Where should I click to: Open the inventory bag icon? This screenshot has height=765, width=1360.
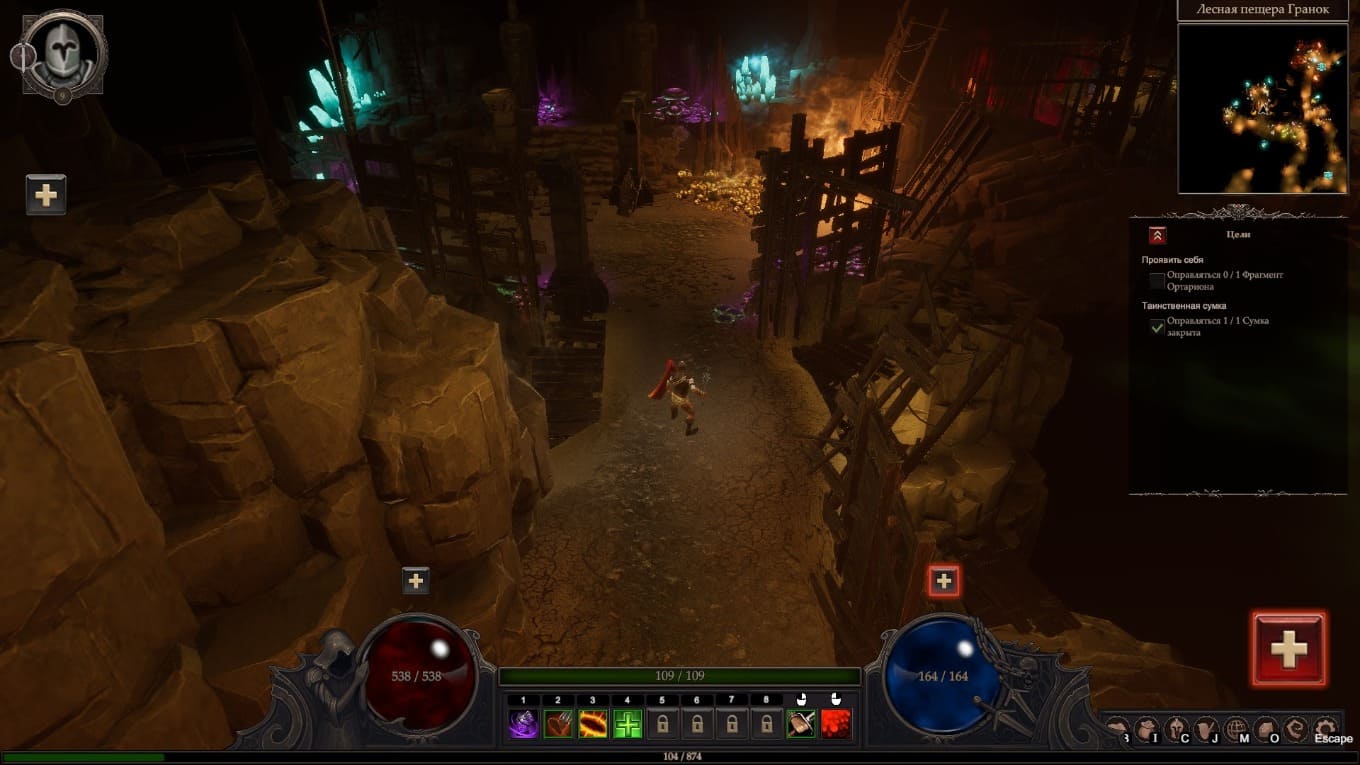click(1149, 728)
